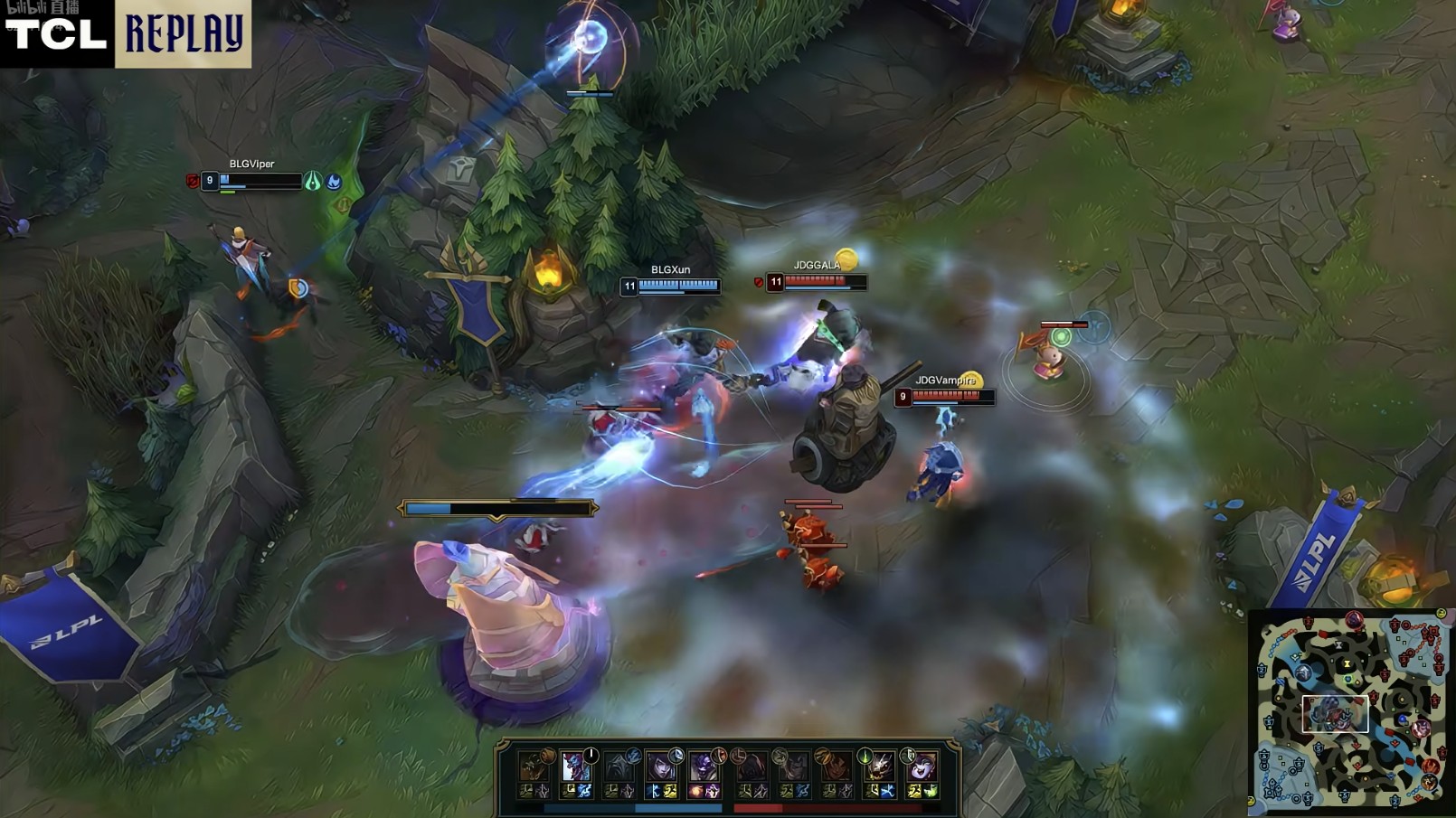Click the minimap in the corner

[x=1351, y=711]
